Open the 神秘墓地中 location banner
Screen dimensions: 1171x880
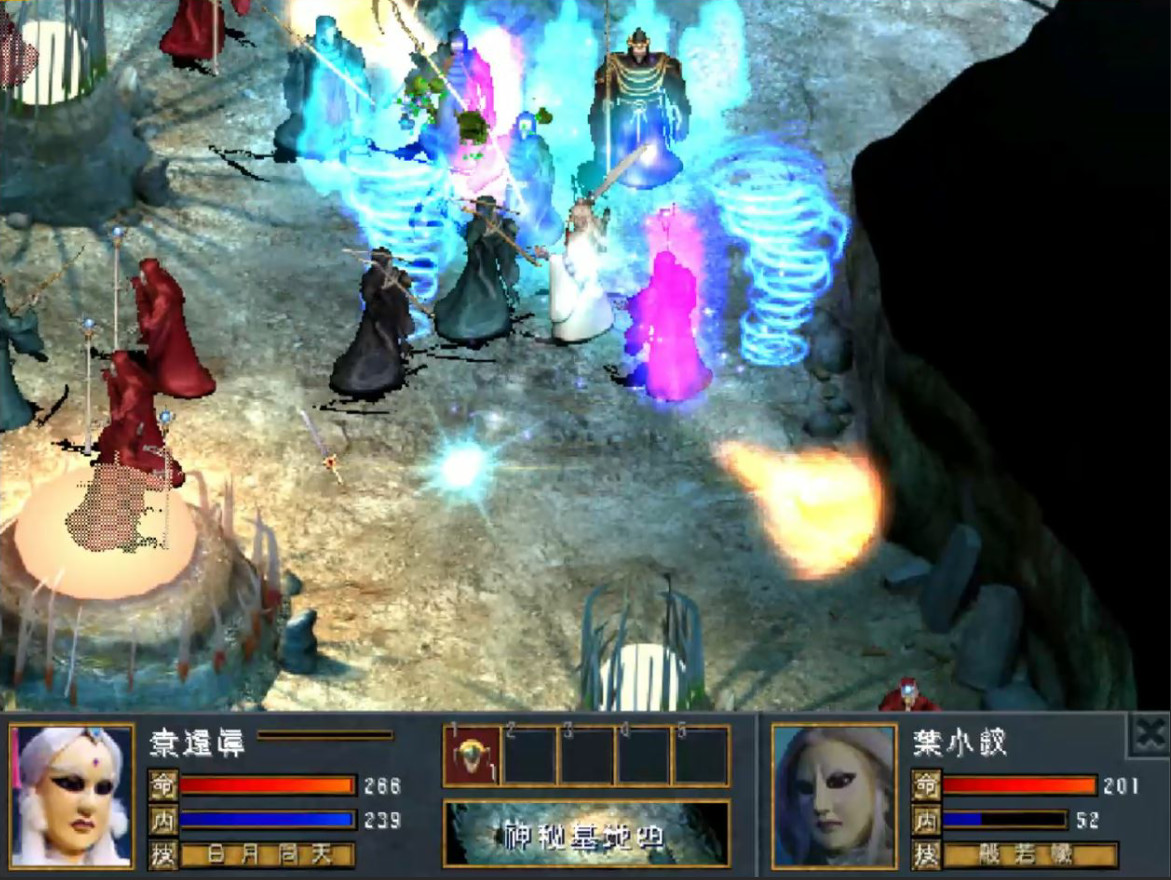point(586,833)
